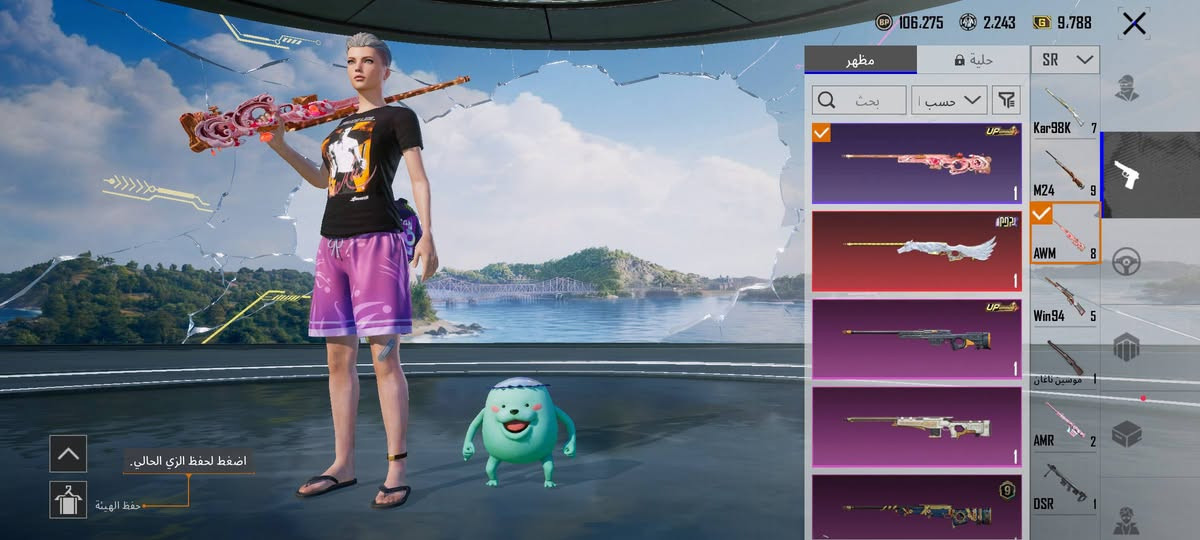Switch to the مظهر appearance tab
This screenshot has height=540, width=1200.
(x=860, y=60)
